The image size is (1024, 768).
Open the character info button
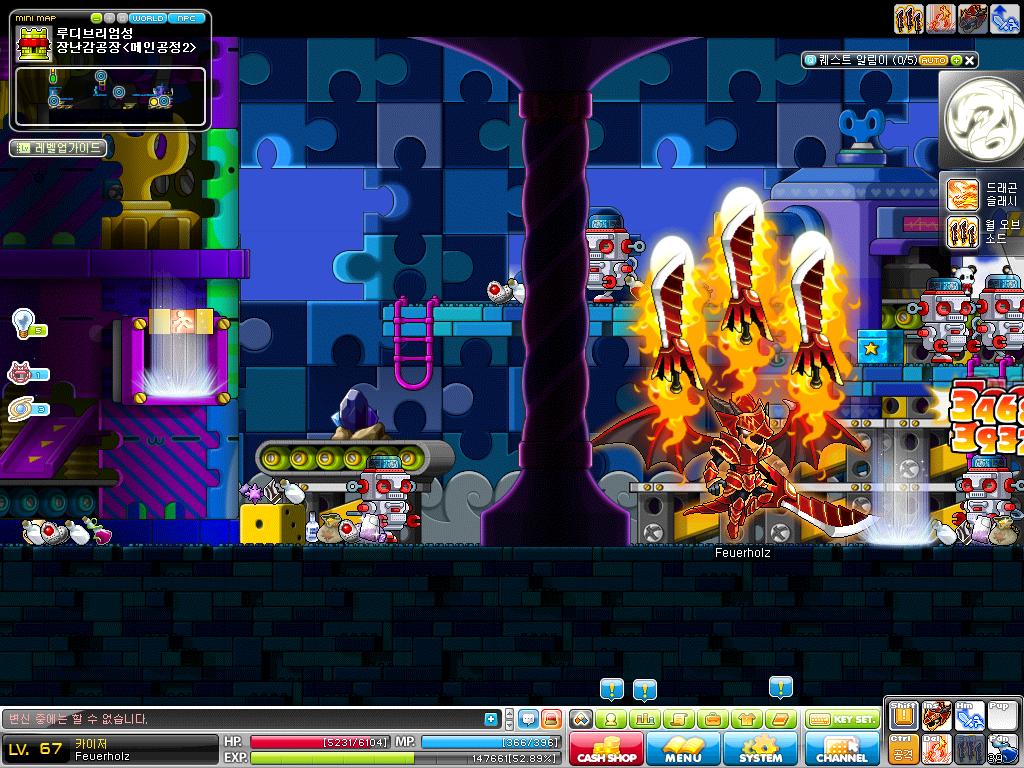pos(612,719)
